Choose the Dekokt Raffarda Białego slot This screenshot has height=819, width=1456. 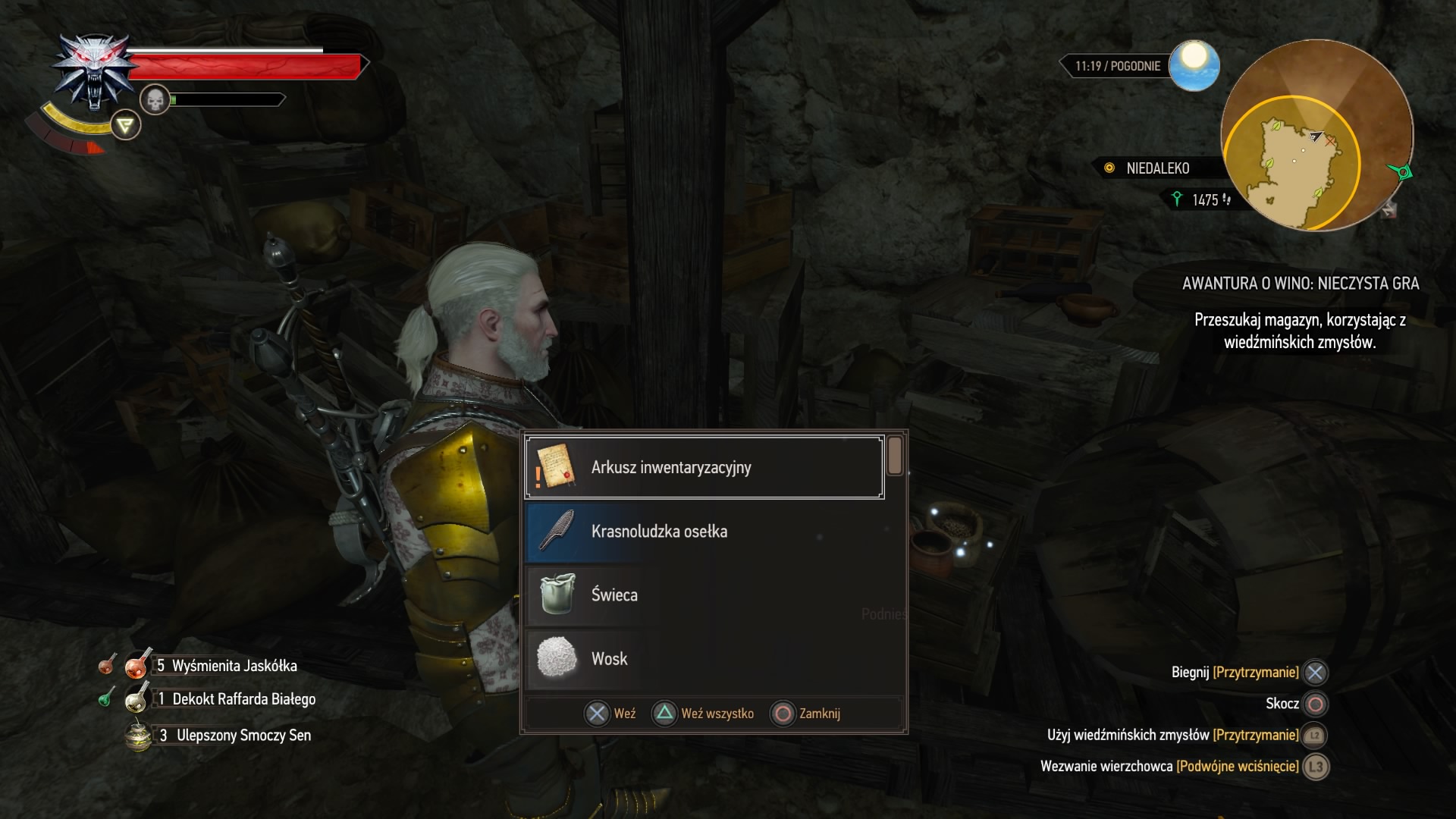coord(137,698)
